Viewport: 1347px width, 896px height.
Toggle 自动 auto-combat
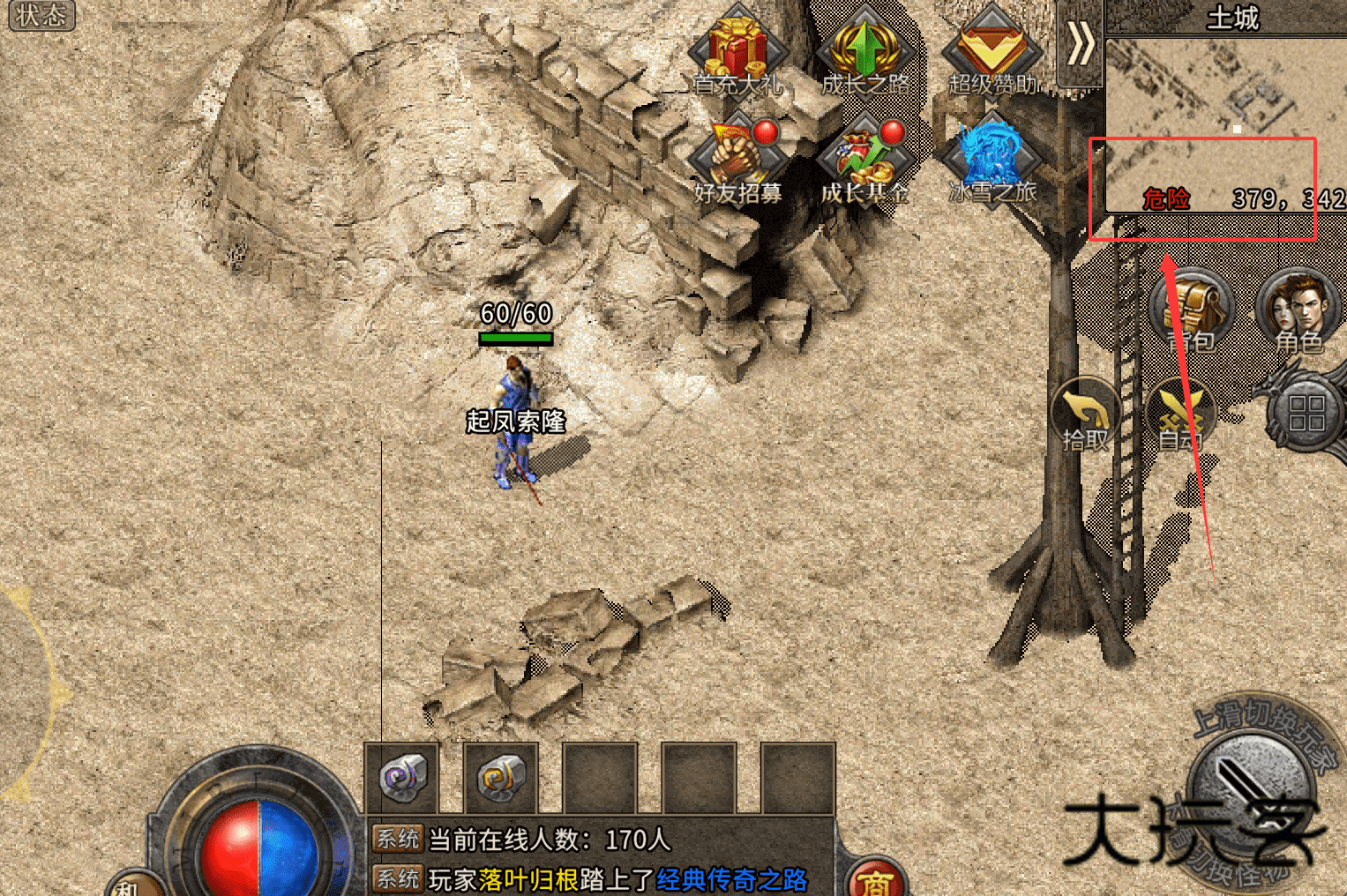[x=1179, y=416]
